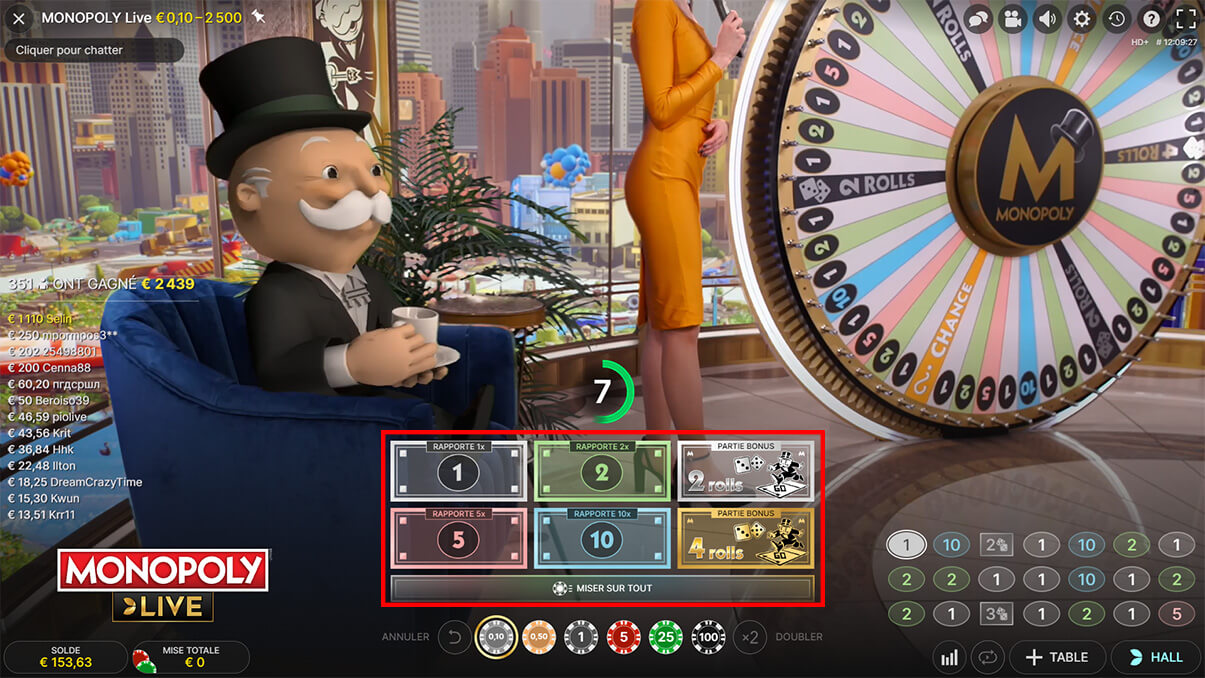This screenshot has height=678, width=1205.
Task: Undo the last bet with Annuler
Action: 455,637
